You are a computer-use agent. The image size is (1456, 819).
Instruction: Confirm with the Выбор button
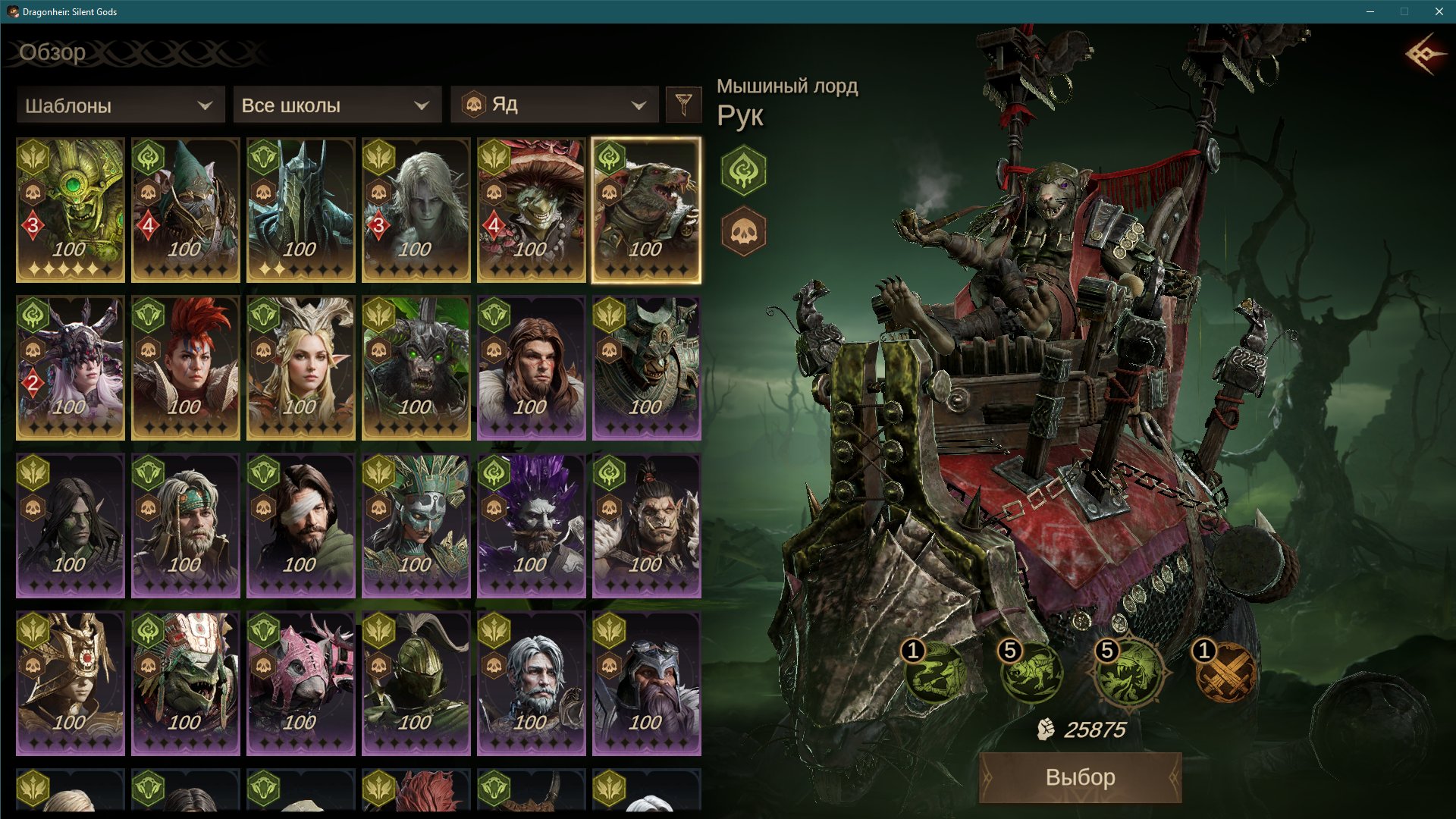1080,777
